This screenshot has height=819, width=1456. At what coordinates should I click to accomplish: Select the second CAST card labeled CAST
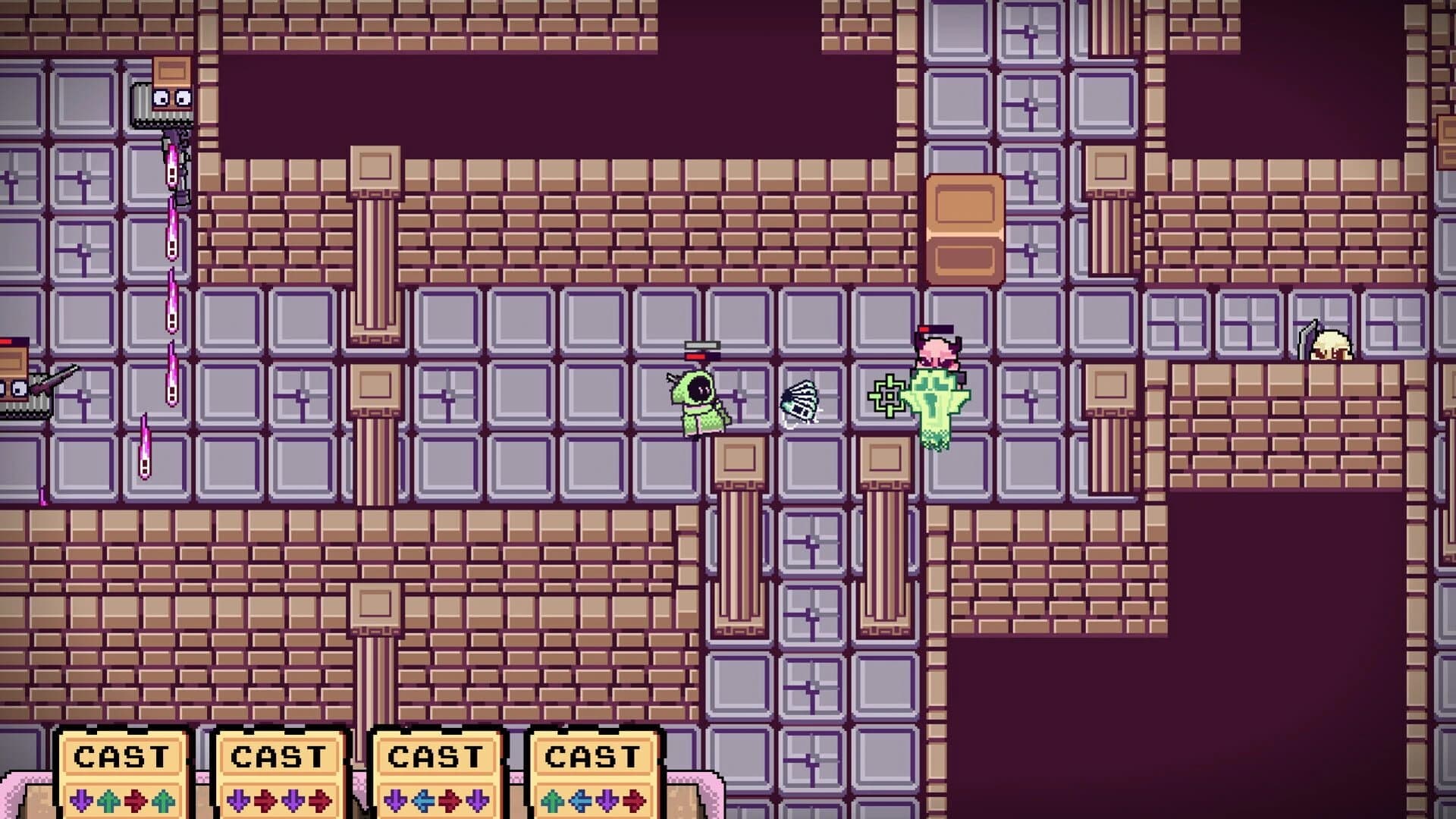click(x=281, y=756)
